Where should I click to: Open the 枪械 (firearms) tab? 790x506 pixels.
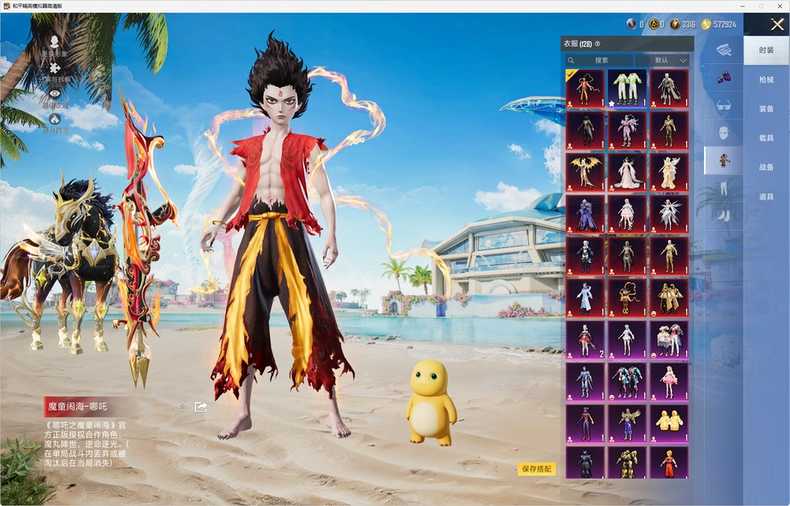coord(766,79)
